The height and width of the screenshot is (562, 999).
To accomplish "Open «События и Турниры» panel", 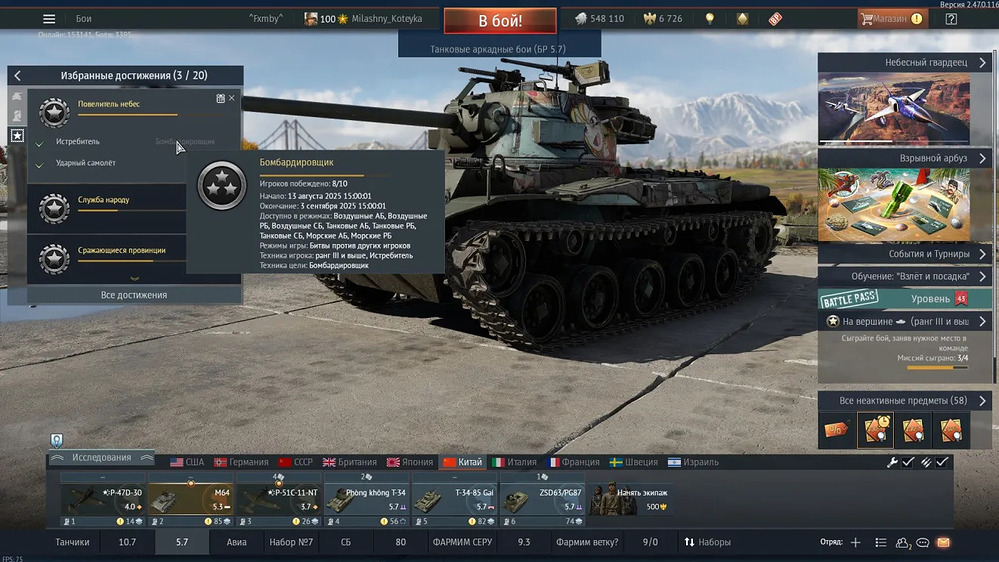I will (904, 254).
